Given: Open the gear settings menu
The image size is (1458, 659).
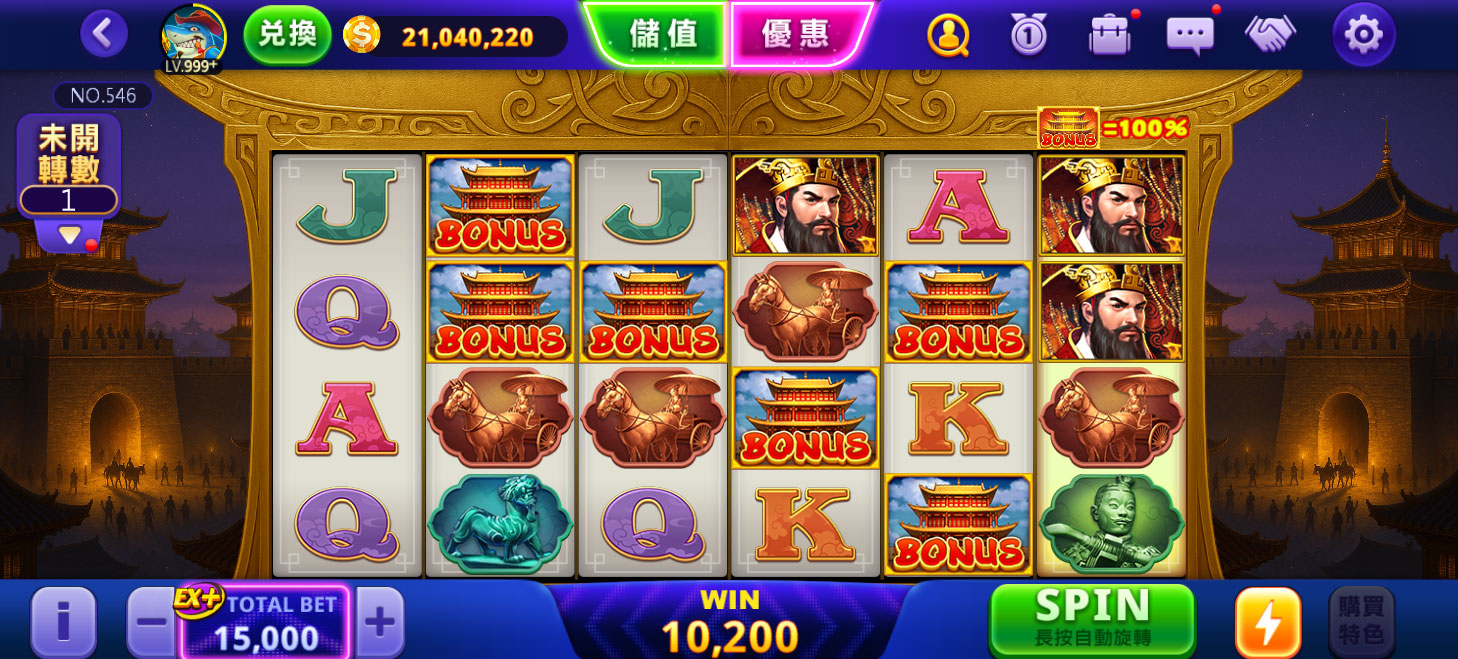Looking at the screenshot, I should 1363,35.
